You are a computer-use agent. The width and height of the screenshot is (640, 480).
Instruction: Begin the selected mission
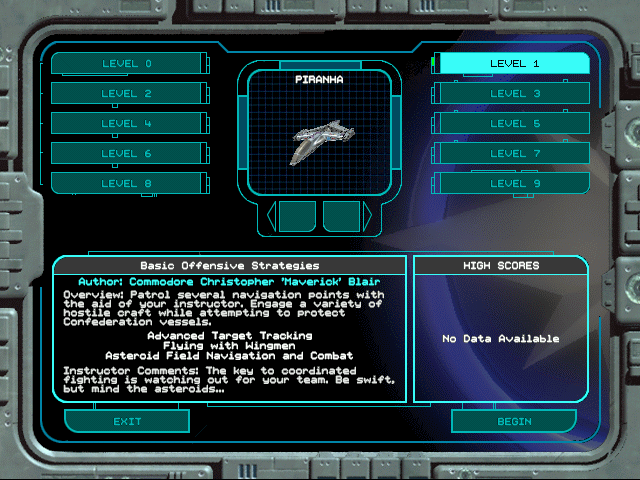click(x=513, y=421)
